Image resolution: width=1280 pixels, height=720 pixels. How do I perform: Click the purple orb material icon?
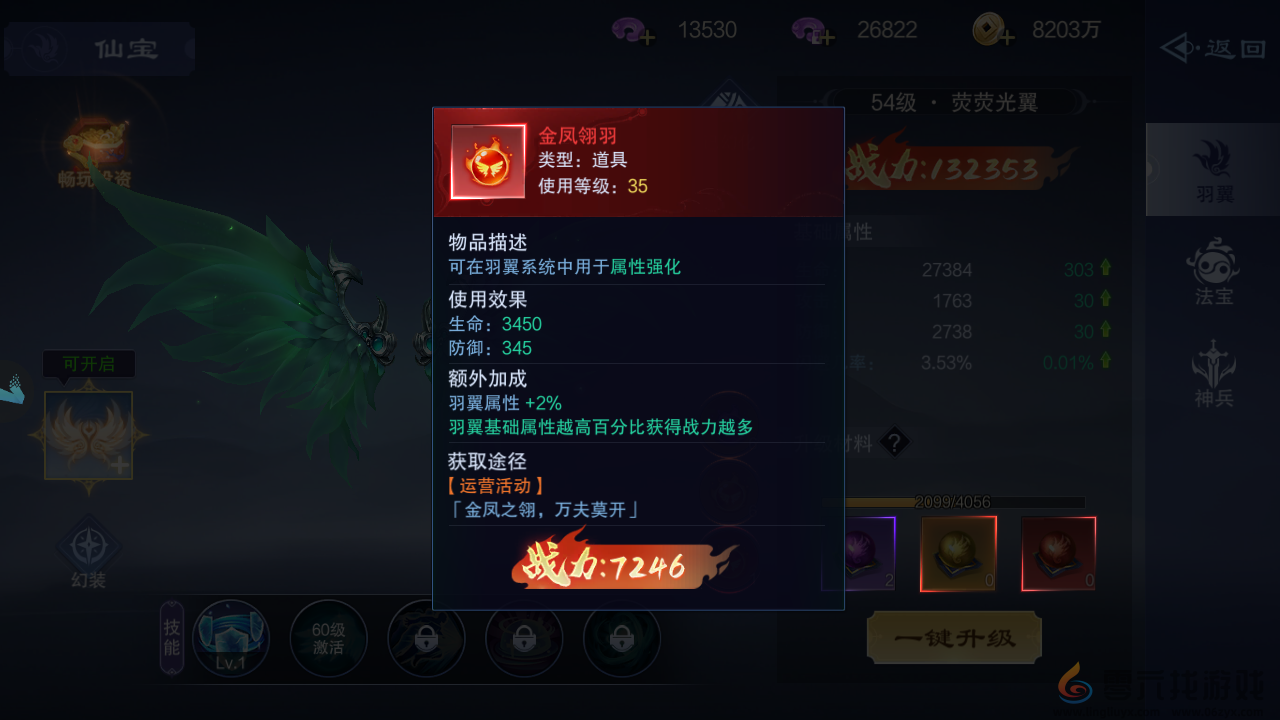click(858, 553)
